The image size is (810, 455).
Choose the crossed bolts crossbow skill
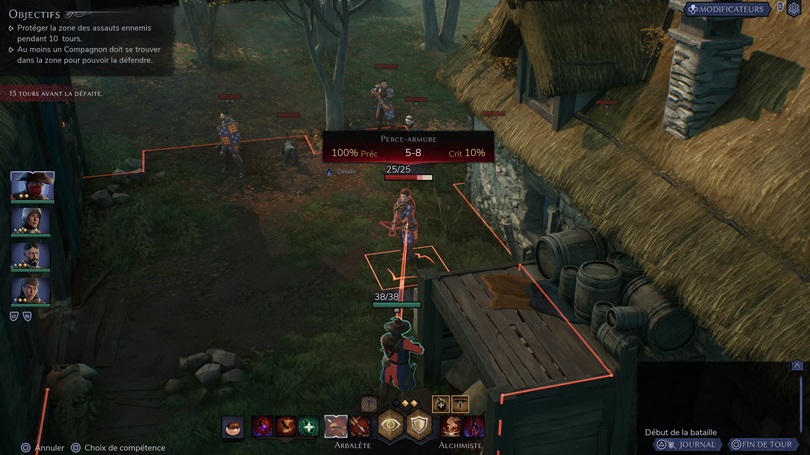coord(358,427)
